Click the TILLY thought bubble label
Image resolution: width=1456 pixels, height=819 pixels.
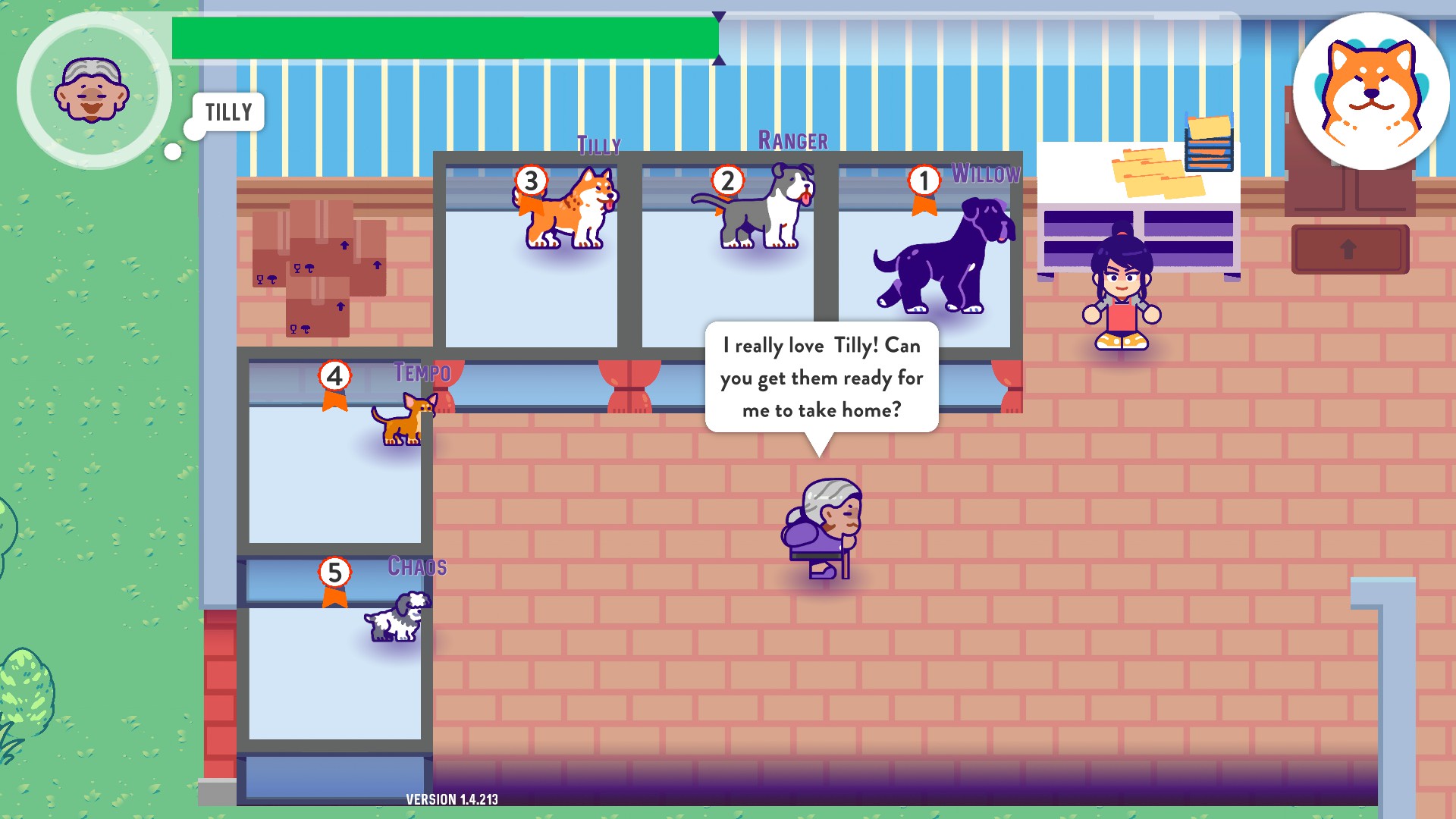[x=228, y=112]
